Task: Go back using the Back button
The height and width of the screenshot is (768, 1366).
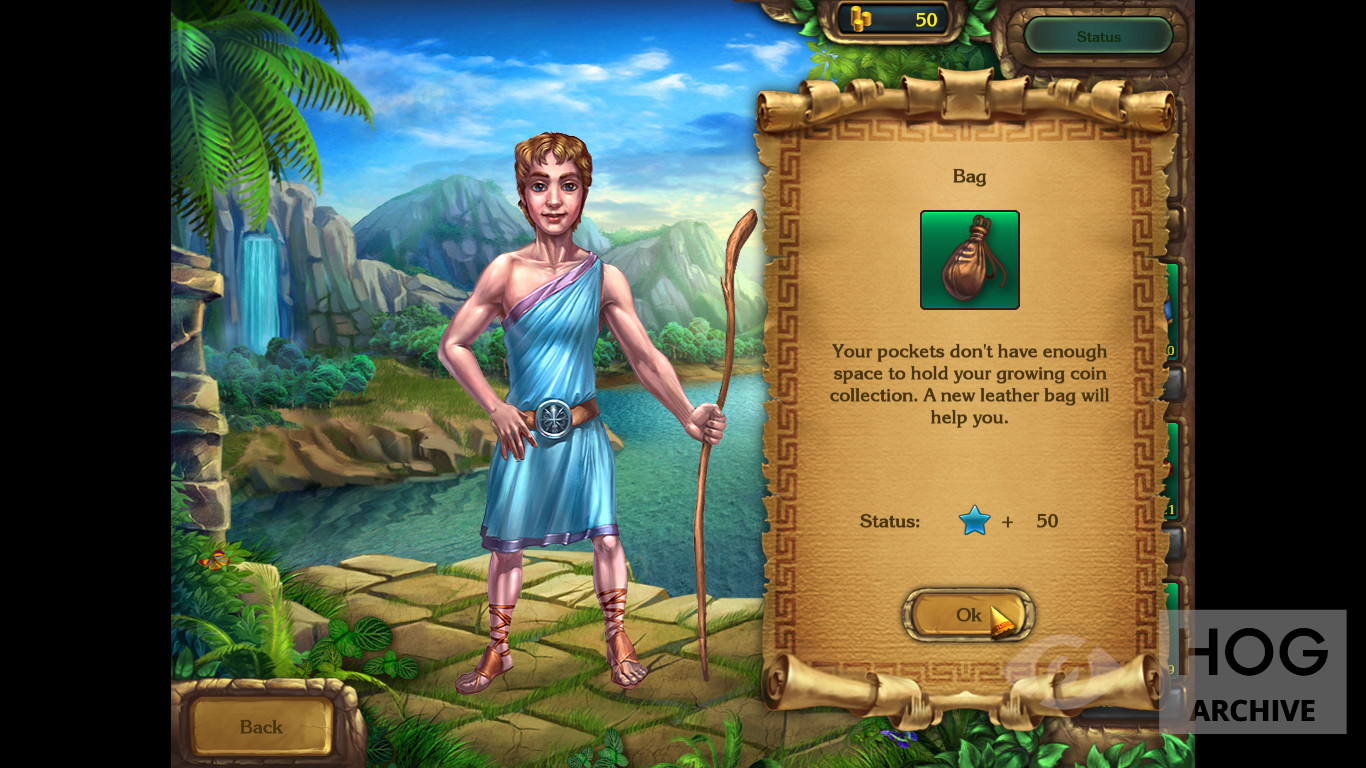Action: pos(261,727)
